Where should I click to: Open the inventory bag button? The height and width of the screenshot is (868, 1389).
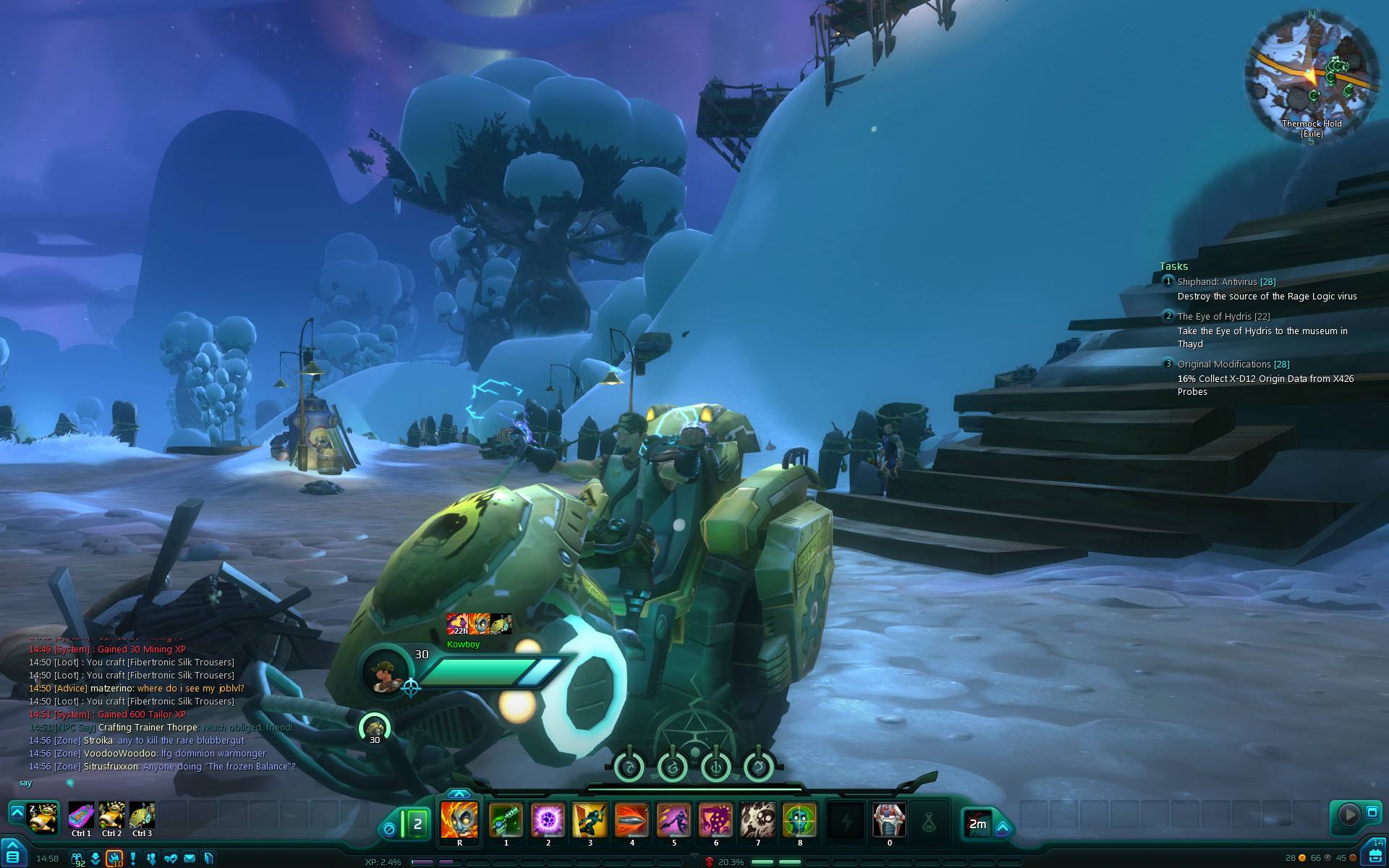click(x=1375, y=856)
